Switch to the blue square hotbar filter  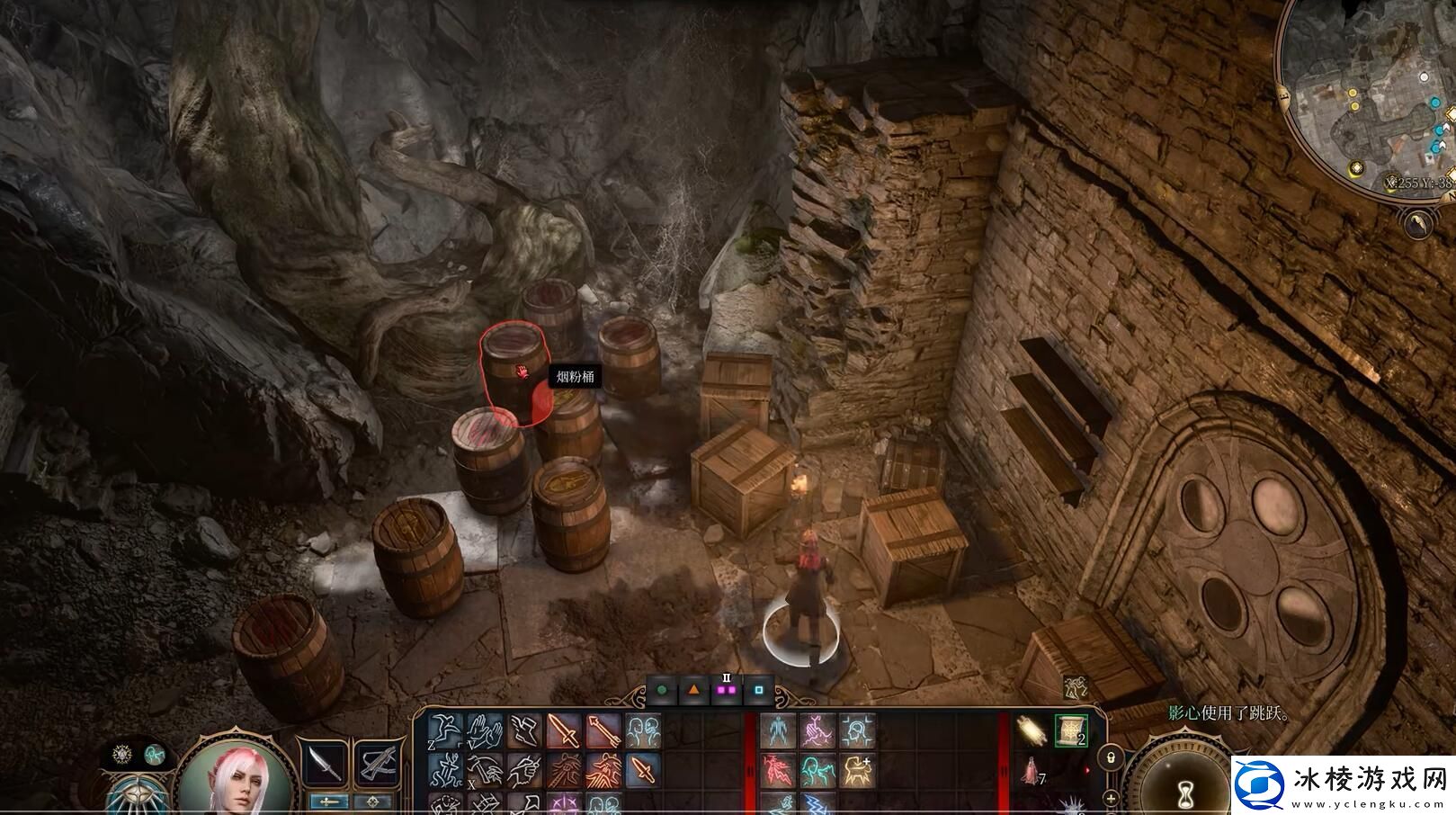coord(759,691)
